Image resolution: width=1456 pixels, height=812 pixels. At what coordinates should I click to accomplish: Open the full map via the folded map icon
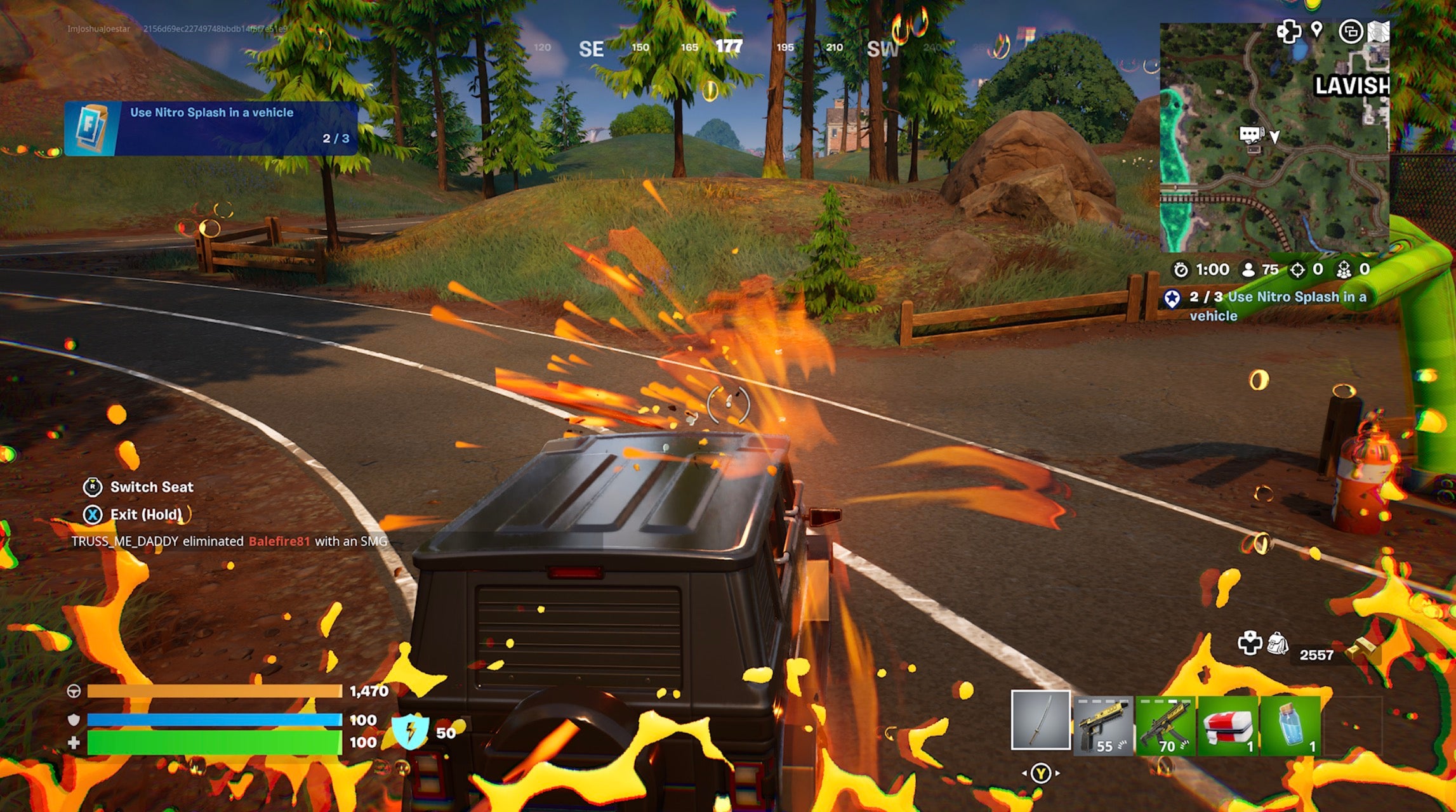[x=1377, y=32]
